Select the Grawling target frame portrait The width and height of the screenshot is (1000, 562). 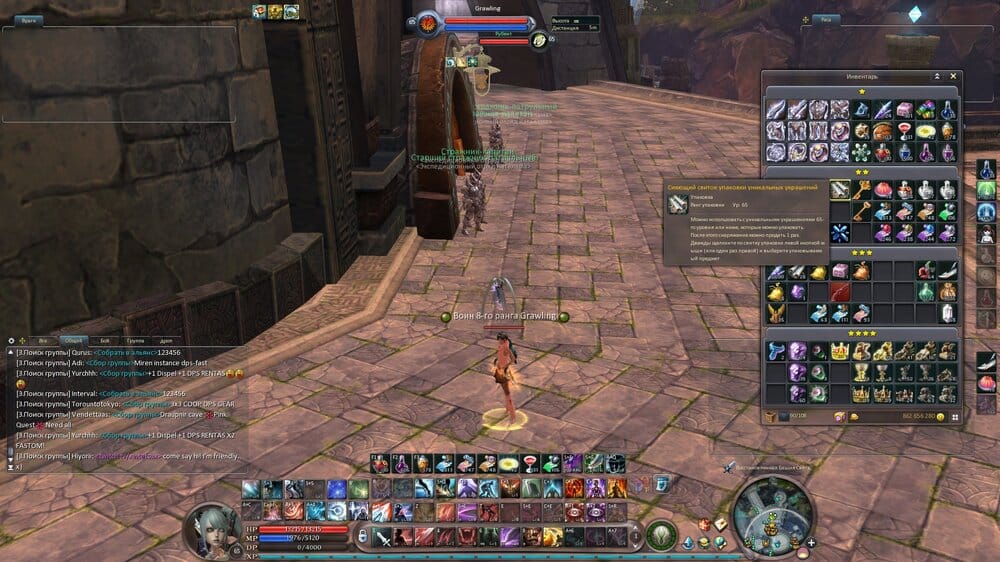(428, 22)
